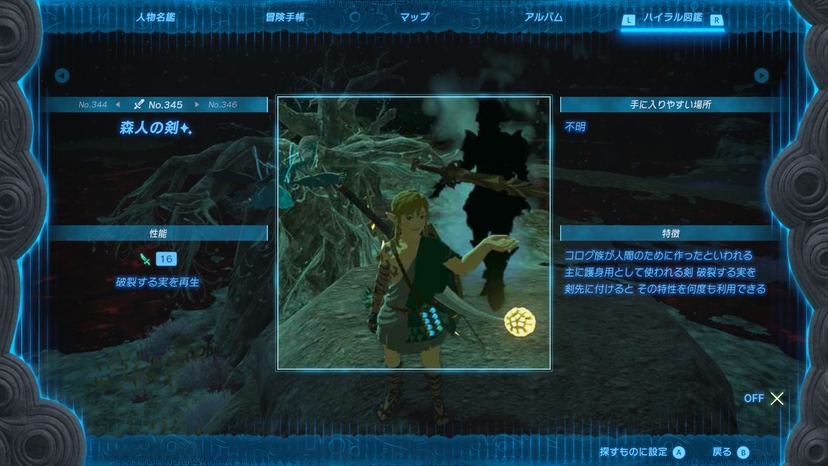This screenshot has width=828, height=466.
Task: Click the left page arrow button
Action: tap(62, 75)
